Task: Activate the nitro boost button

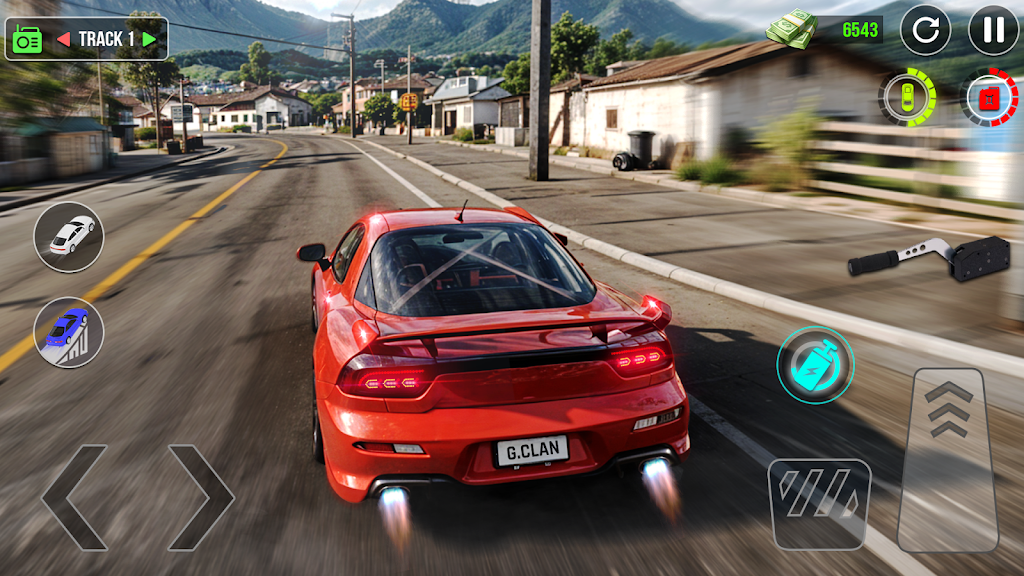Action: click(x=815, y=365)
